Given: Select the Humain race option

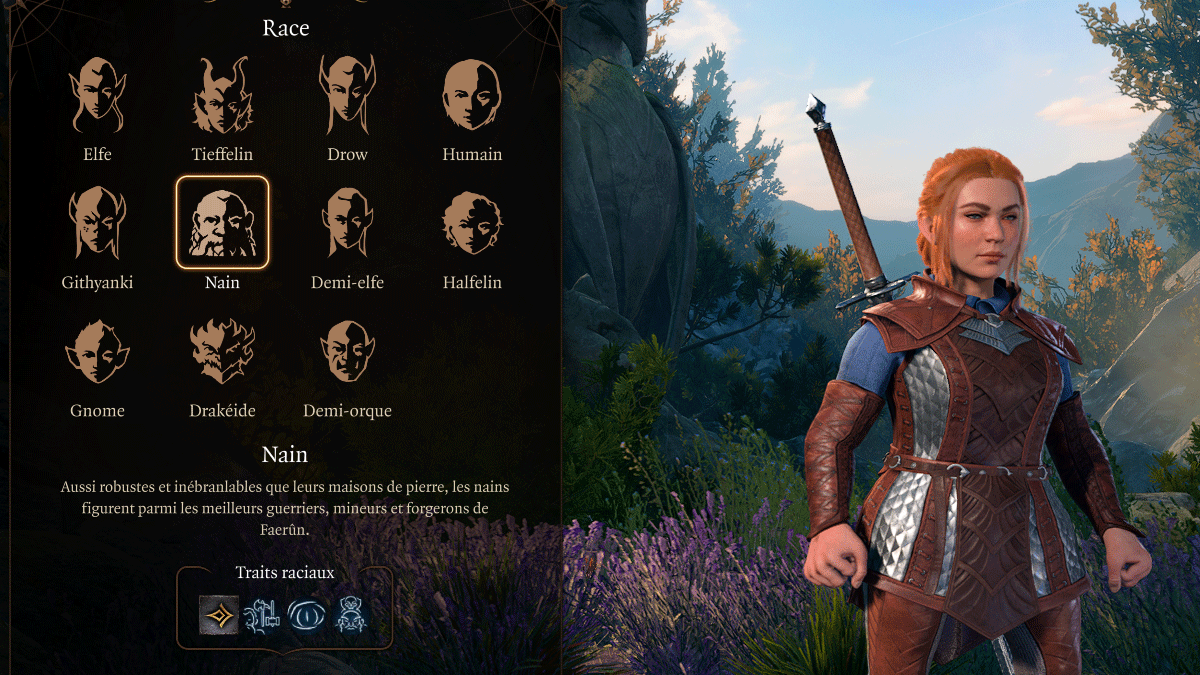Looking at the screenshot, I should tap(472, 96).
